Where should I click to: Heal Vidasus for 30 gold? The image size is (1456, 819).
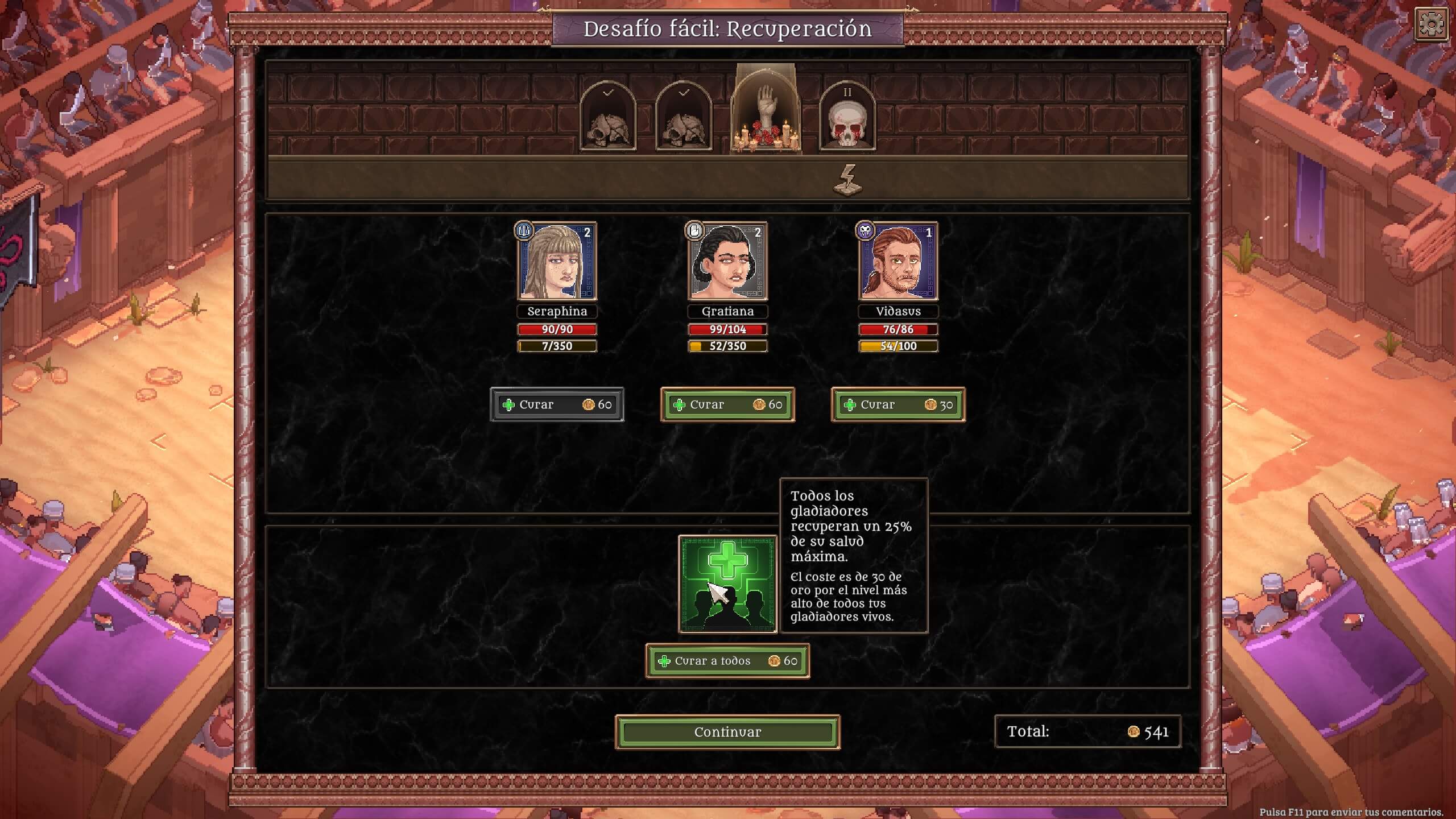[x=898, y=404]
